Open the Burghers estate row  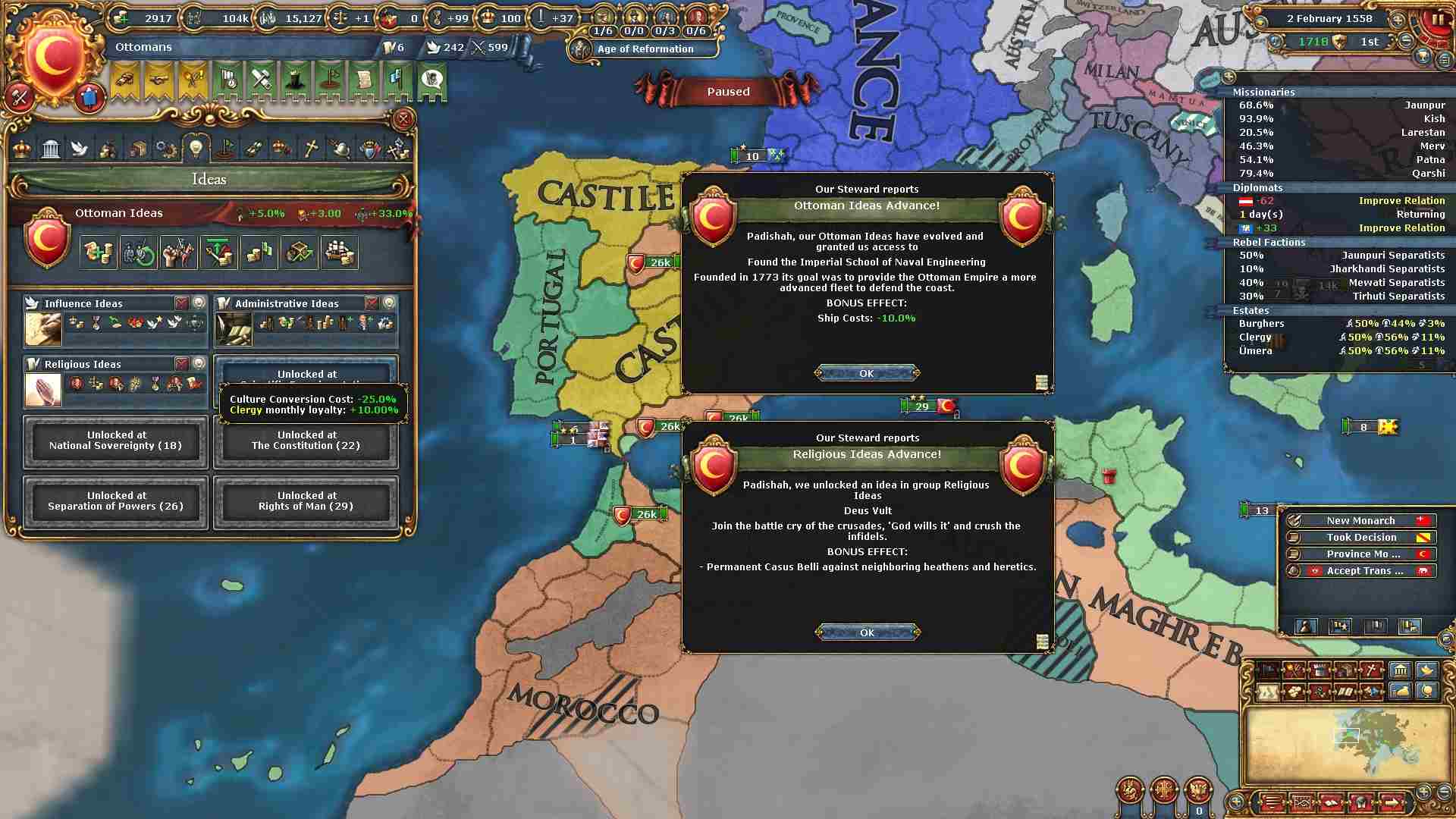pos(1341,323)
